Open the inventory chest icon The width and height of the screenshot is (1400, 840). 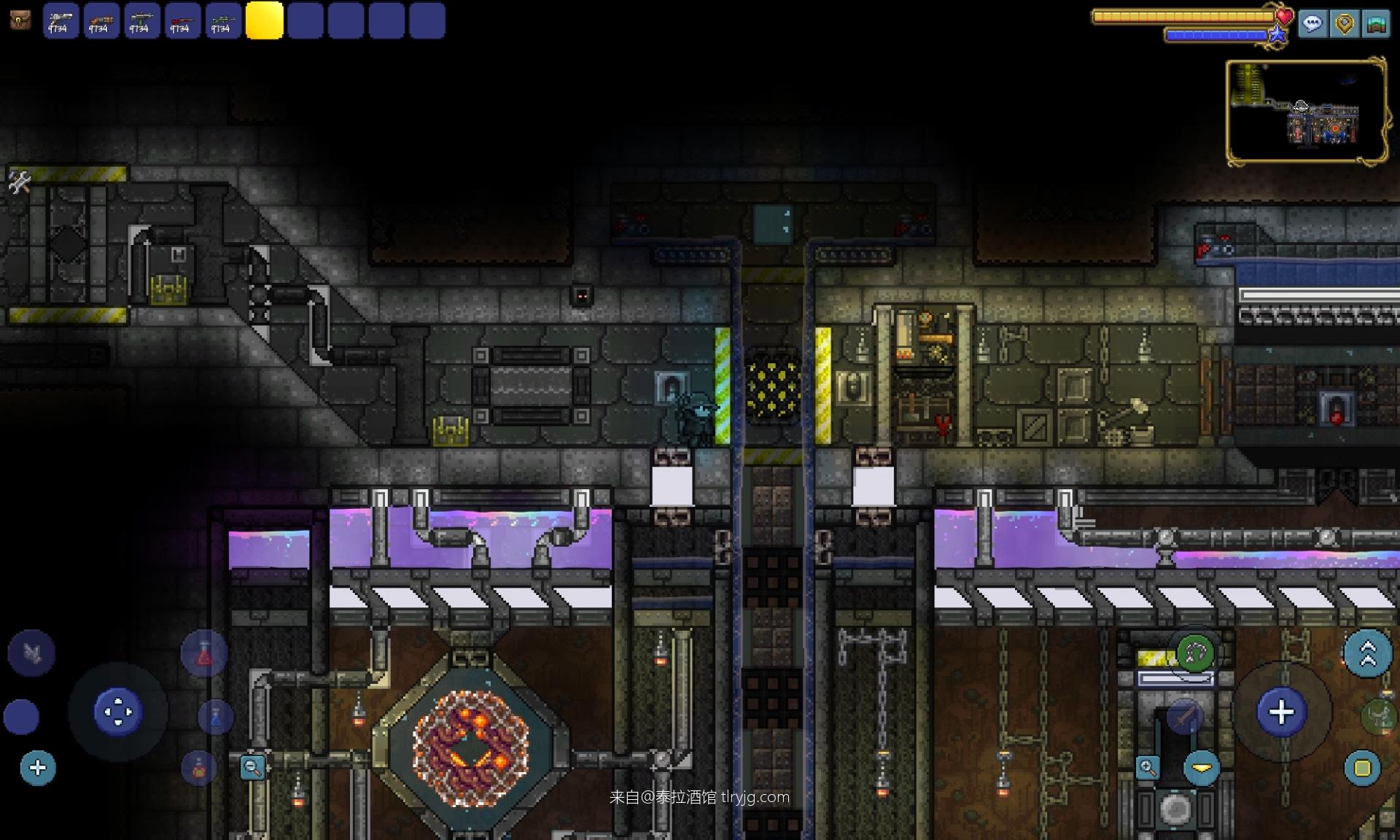click(20, 20)
